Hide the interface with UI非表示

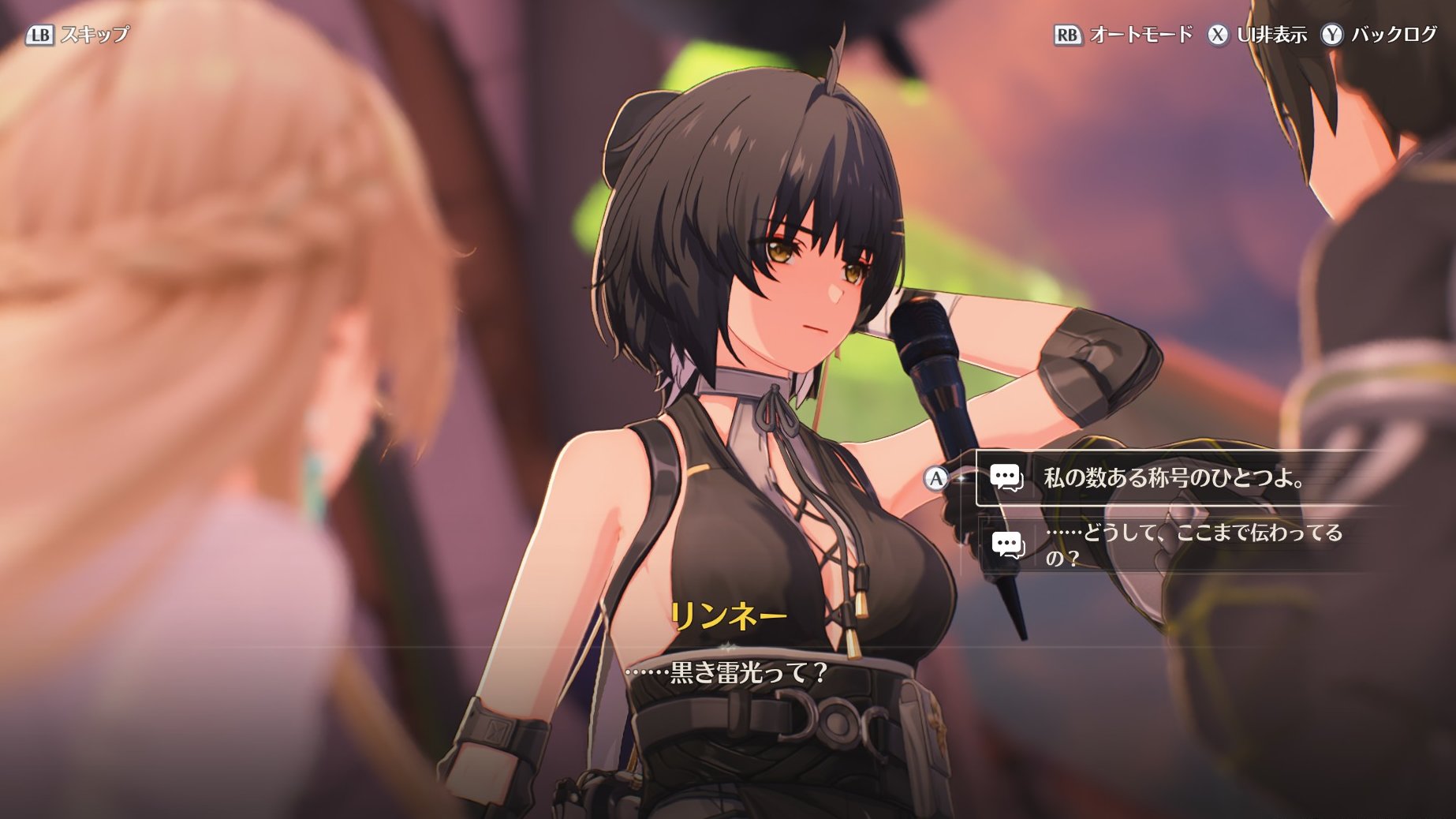(1257, 35)
